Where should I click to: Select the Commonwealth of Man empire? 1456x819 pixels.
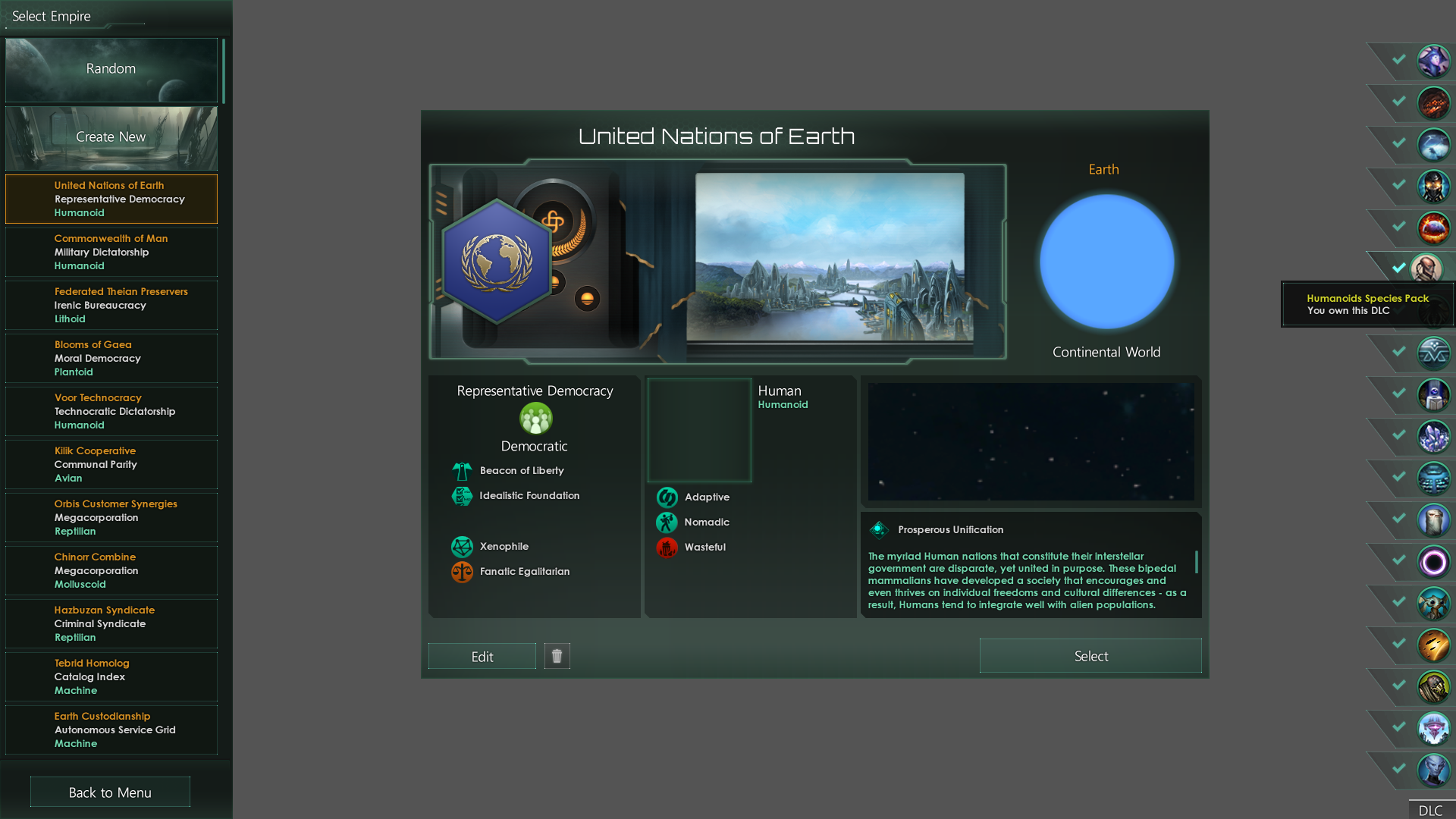[111, 252]
